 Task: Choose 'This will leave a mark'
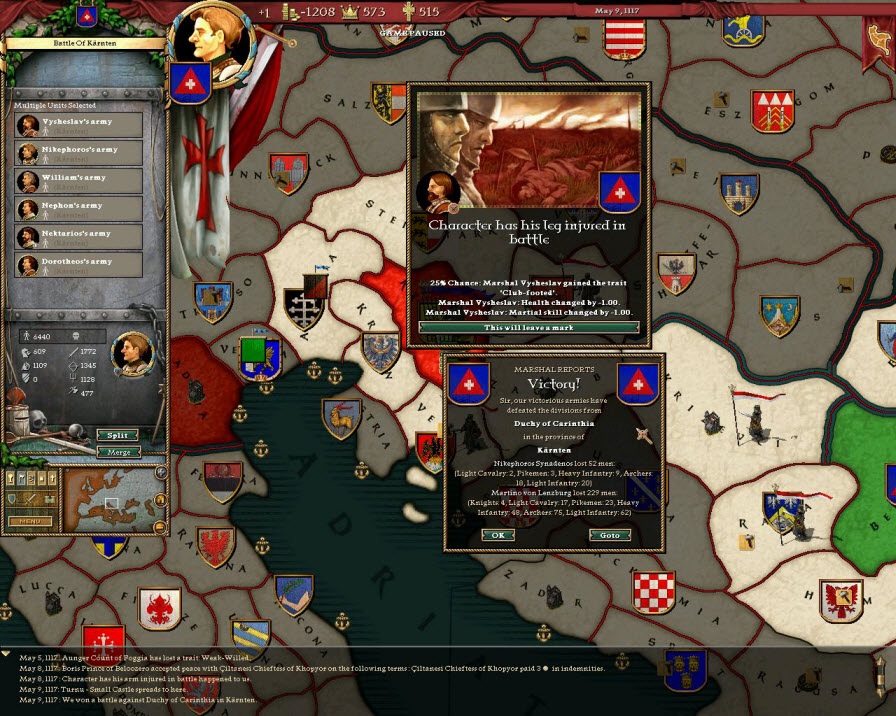[528, 328]
